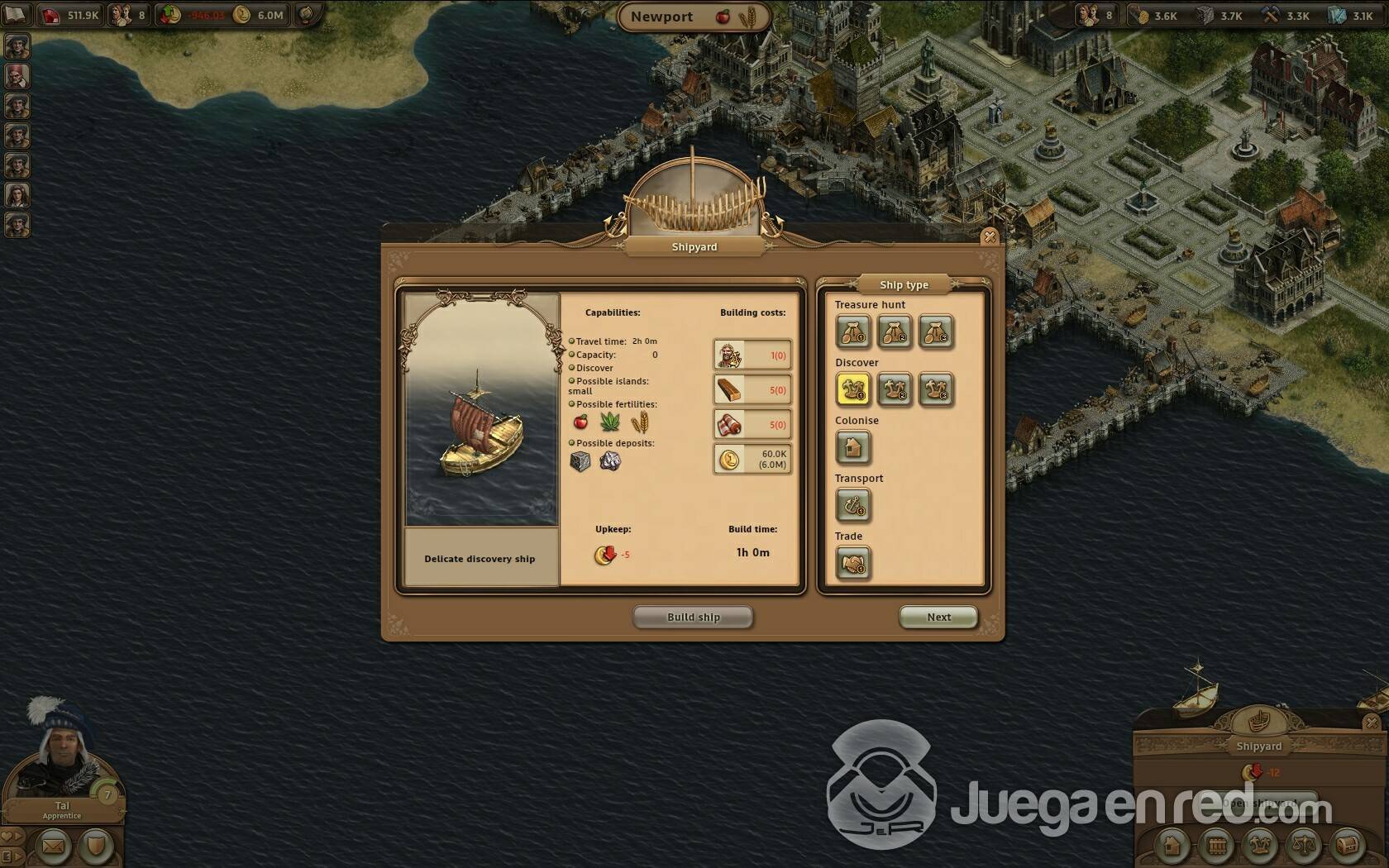
Task: Select the level 3 Discover ship
Action: pos(936,389)
